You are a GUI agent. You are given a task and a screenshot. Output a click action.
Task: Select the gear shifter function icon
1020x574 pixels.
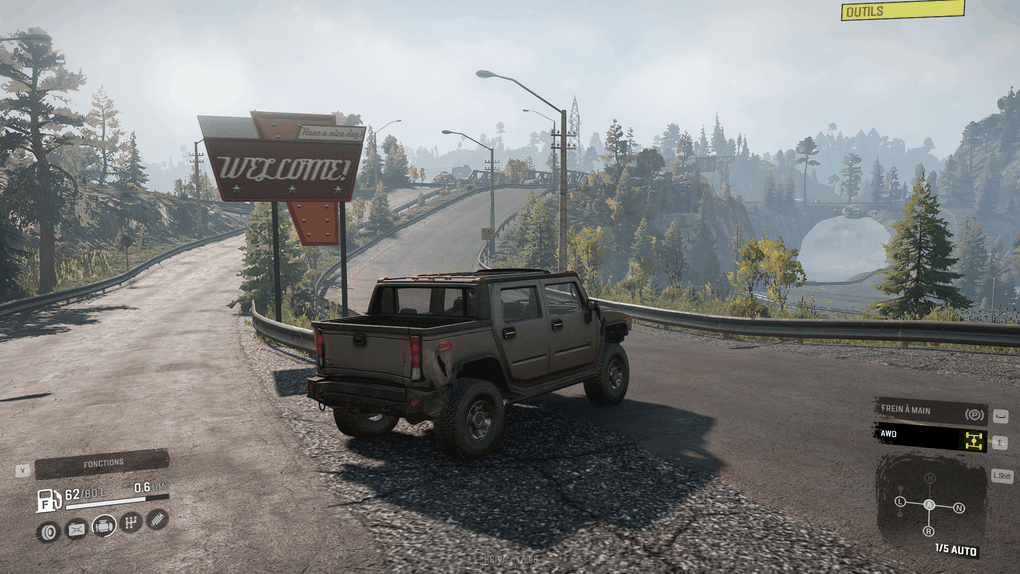(x=131, y=522)
